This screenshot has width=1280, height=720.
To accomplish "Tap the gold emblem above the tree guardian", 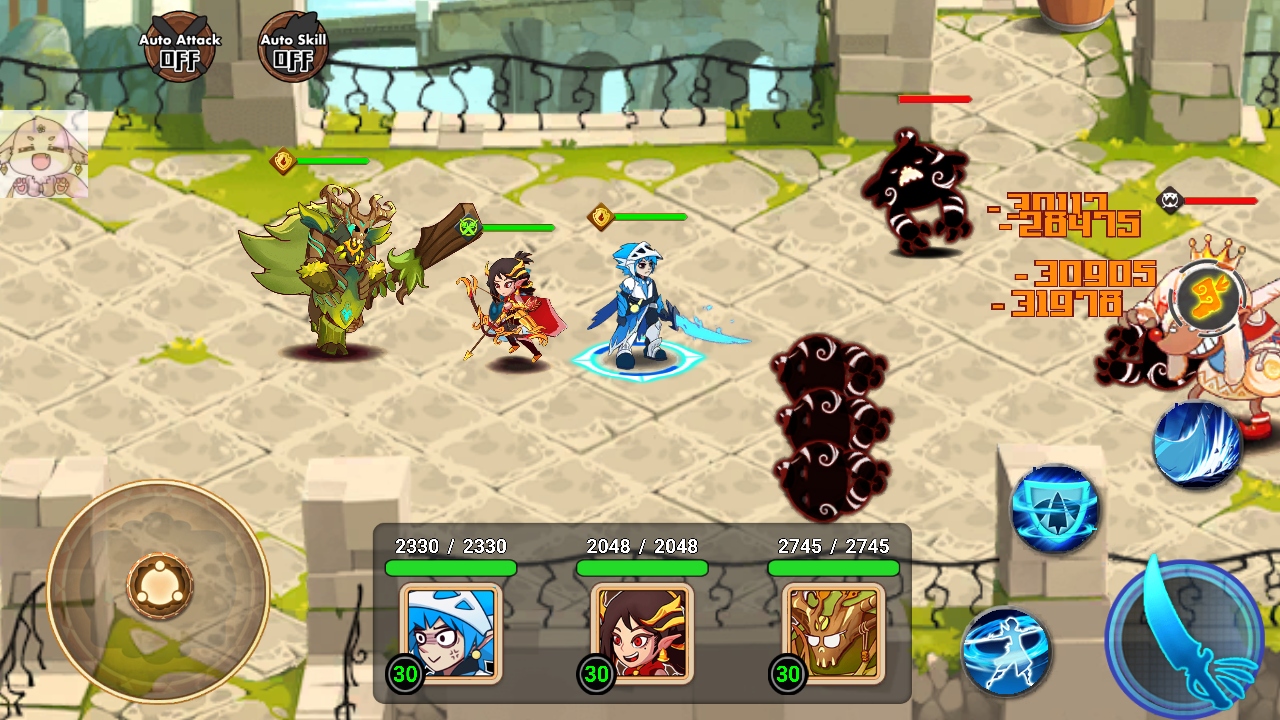I will point(285,162).
